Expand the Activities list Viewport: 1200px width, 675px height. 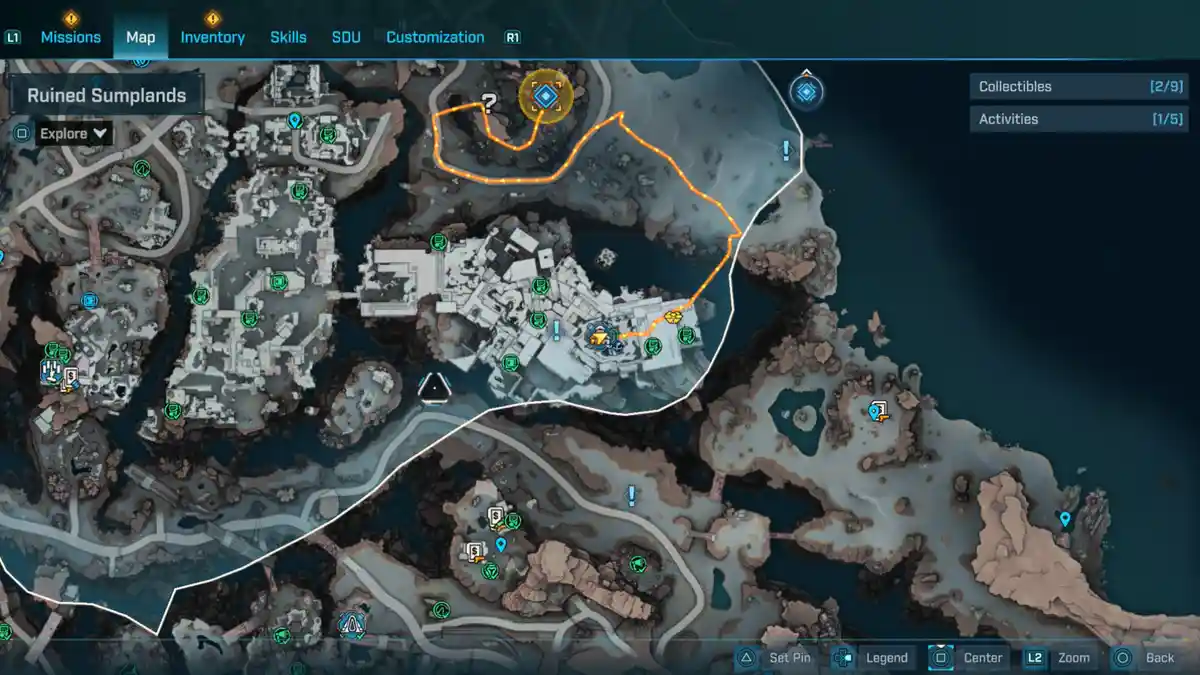coord(1075,119)
